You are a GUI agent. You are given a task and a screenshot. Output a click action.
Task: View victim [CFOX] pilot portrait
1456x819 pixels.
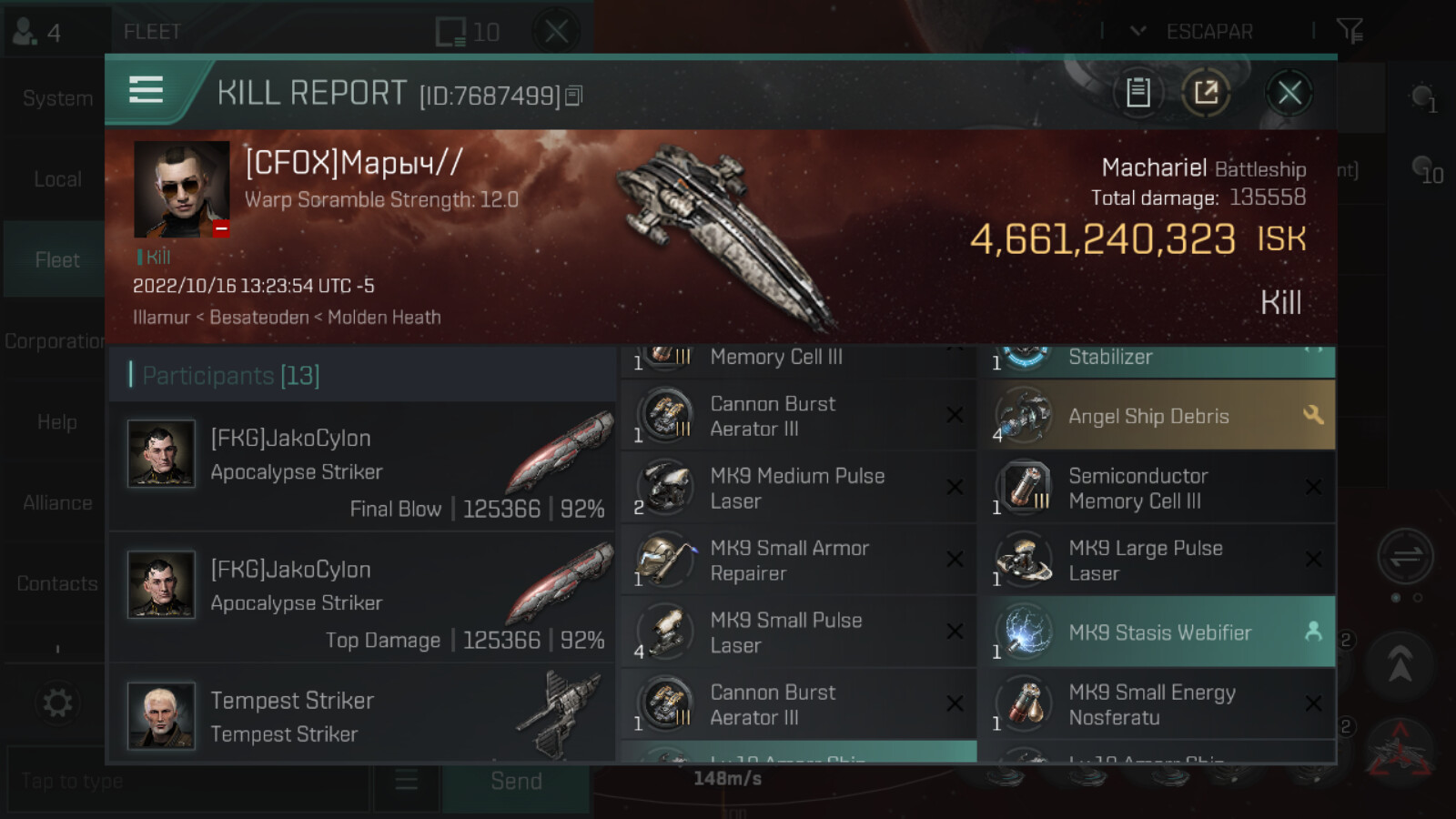point(181,189)
